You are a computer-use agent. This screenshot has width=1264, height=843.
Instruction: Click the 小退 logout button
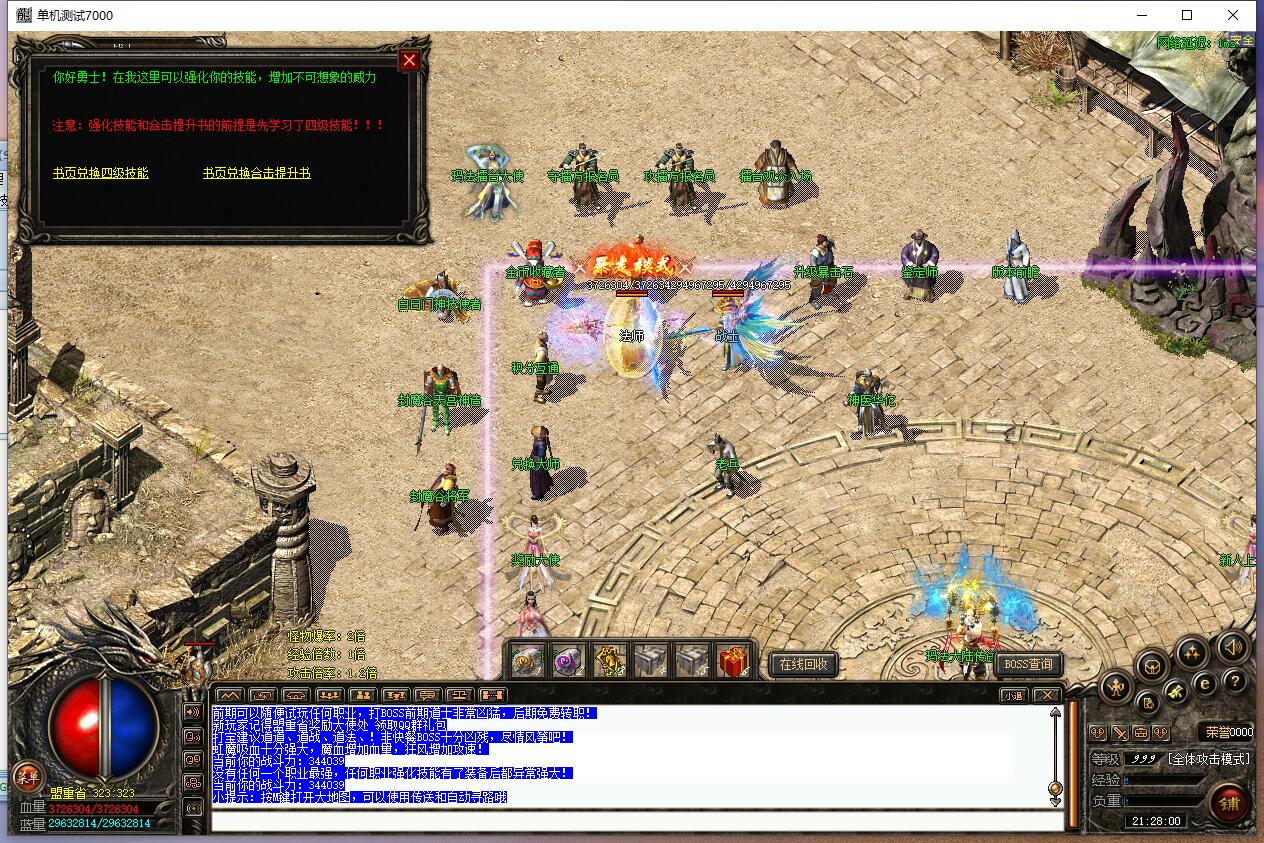(1014, 695)
